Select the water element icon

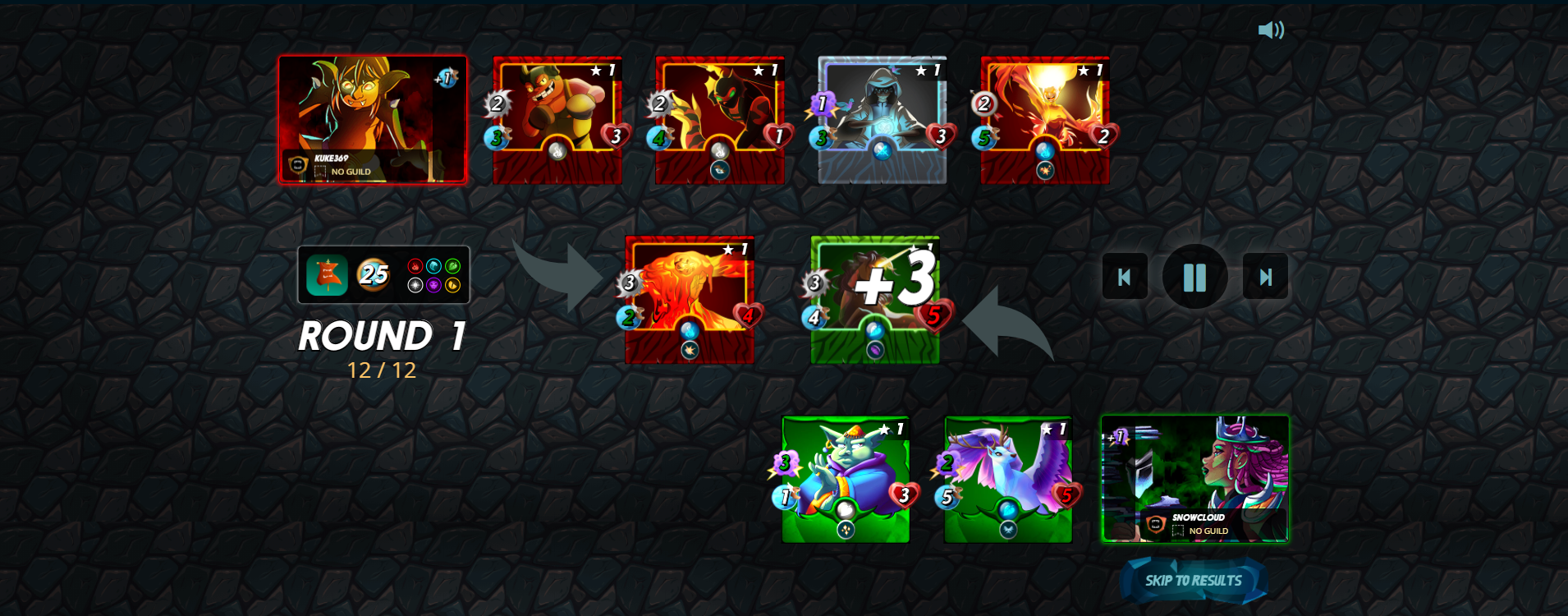(x=433, y=267)
